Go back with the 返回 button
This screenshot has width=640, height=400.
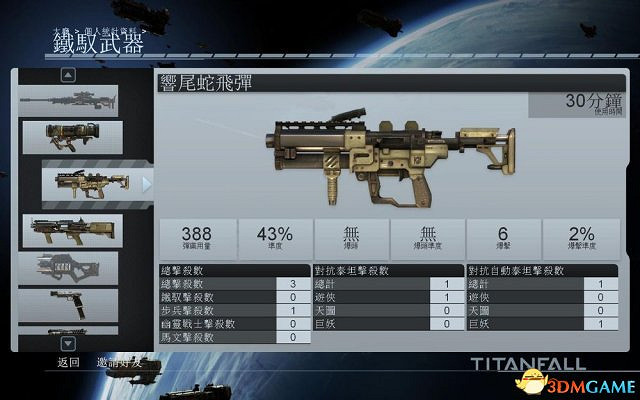[x=68, y=363]
